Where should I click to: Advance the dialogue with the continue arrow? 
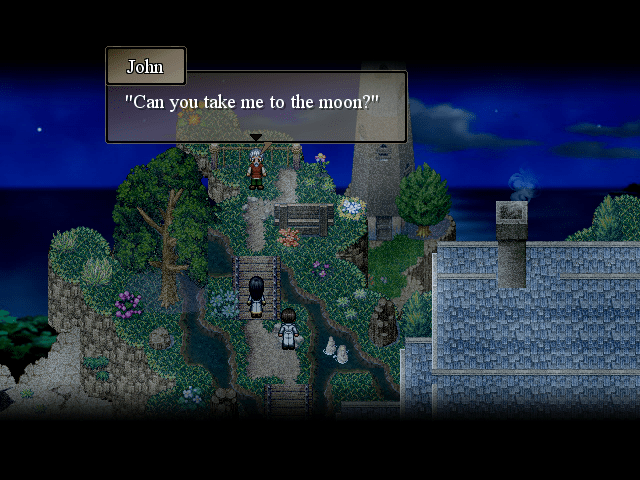pos(256,138)
